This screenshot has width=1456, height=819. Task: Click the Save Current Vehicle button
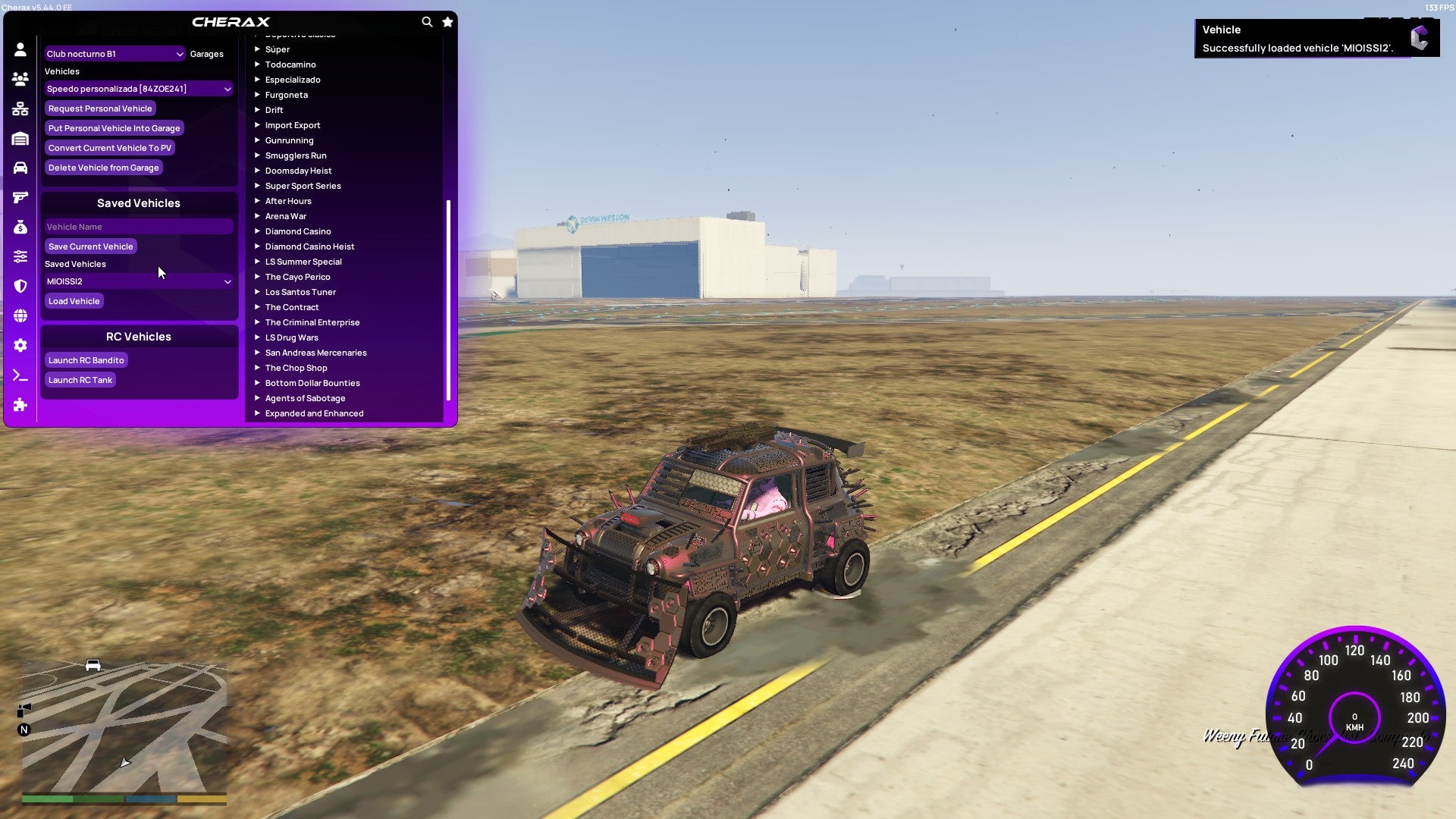click(x=90, y=246)
